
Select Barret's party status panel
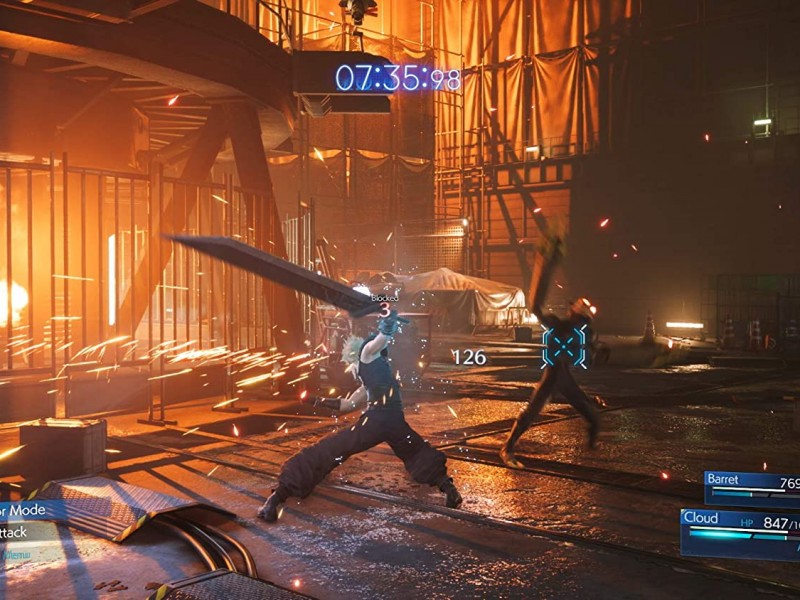752,485
